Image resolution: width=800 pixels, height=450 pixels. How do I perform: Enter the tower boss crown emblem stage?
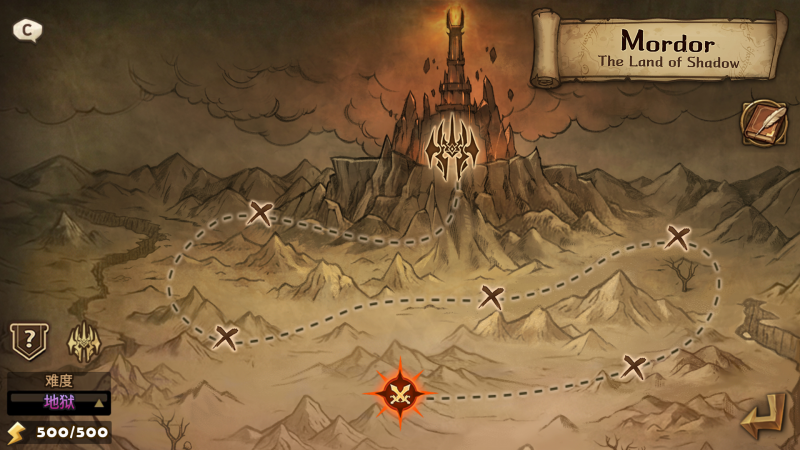(x=451, y=151)
